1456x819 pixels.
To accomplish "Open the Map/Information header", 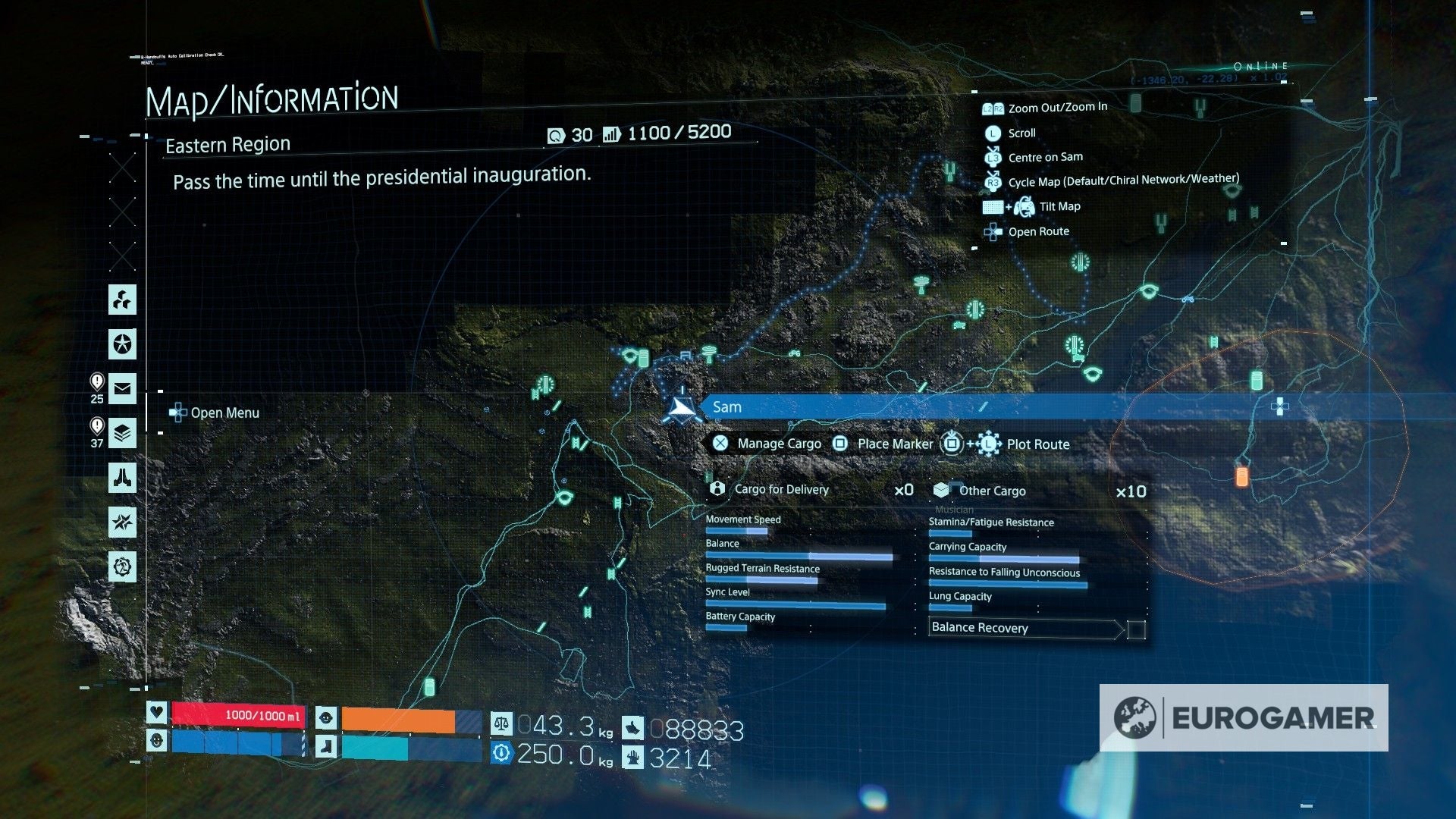I will click(275, 96).
